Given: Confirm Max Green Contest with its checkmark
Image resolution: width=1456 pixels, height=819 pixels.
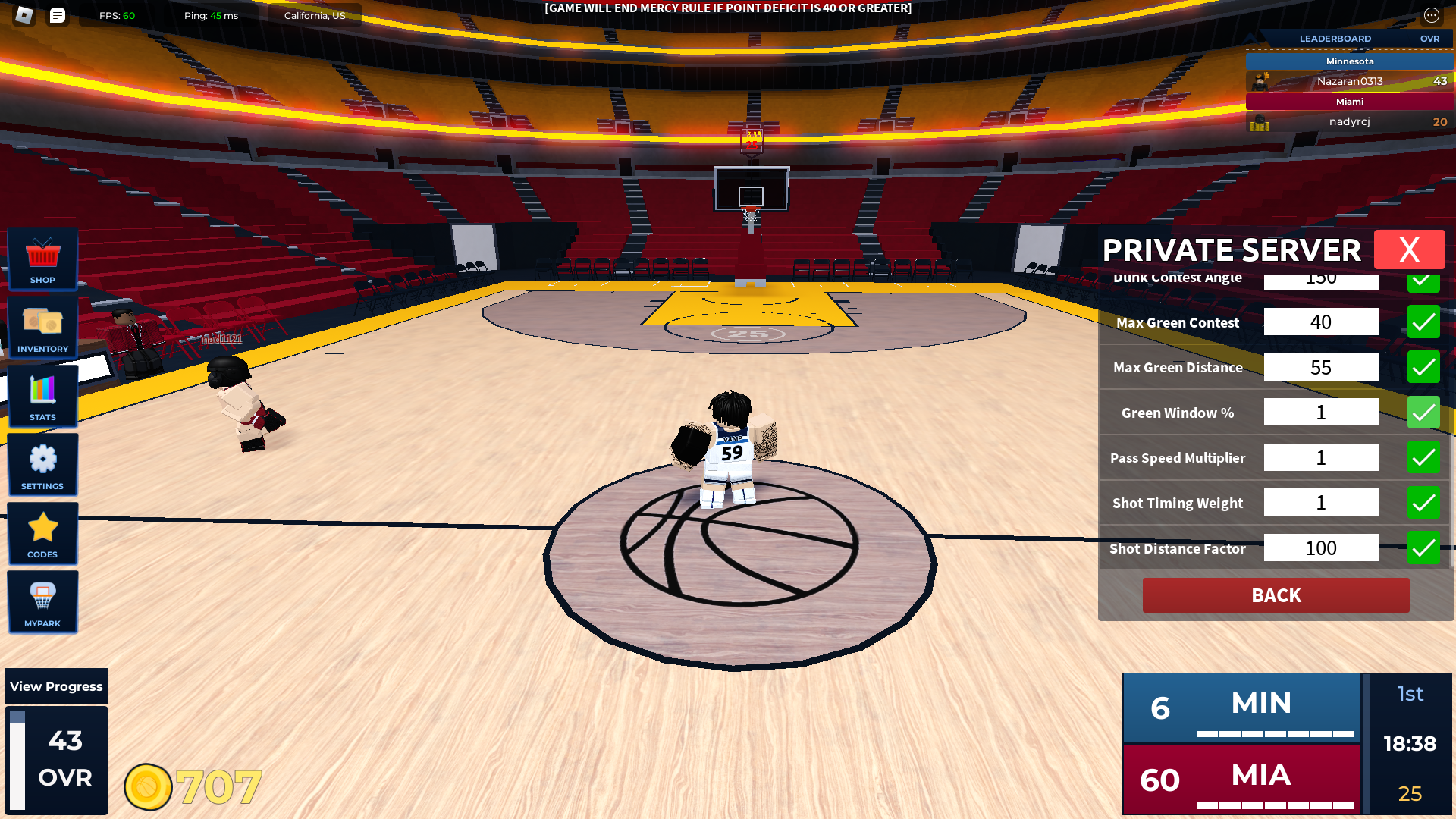Looking at the screenshot, I should tap(1423, 322).
